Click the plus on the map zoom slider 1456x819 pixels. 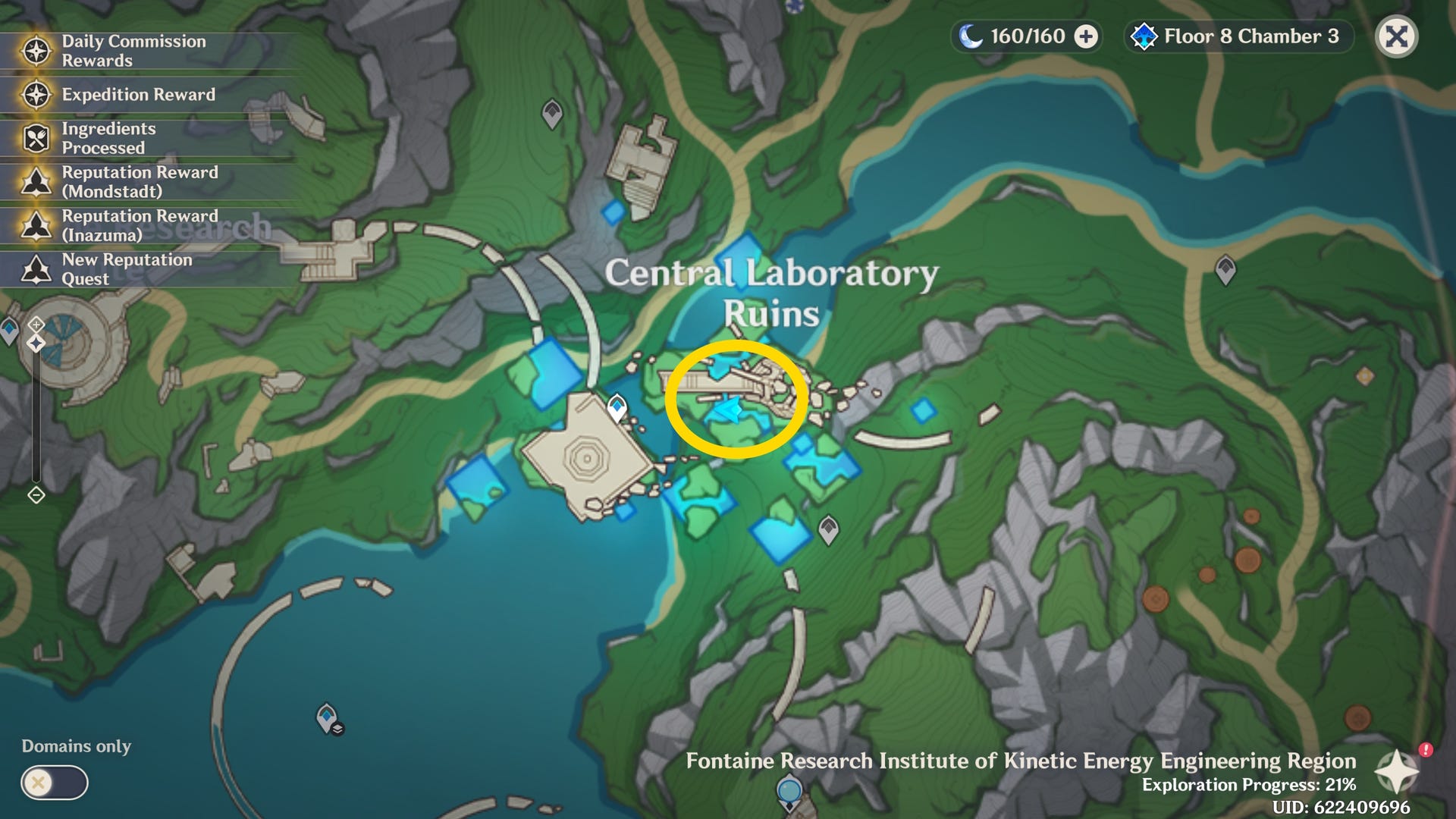coord(35,325)
